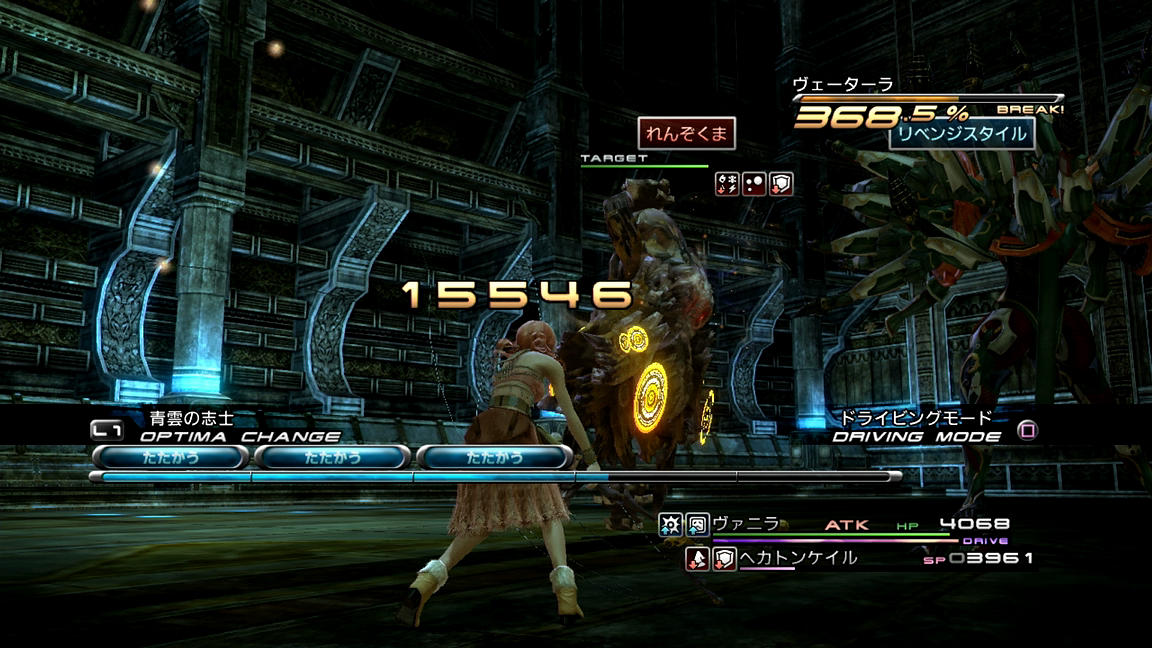The image size is (1152, 648).
Task: Click ヴァニラ's face-mask buff icon
Action: (697, 524)
